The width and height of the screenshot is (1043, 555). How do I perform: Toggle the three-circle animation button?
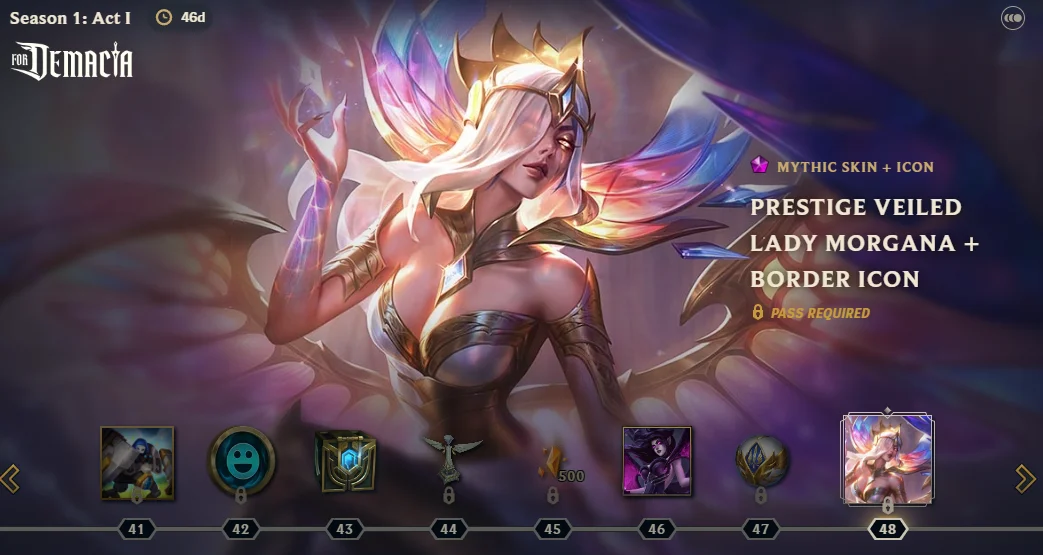1013,18
